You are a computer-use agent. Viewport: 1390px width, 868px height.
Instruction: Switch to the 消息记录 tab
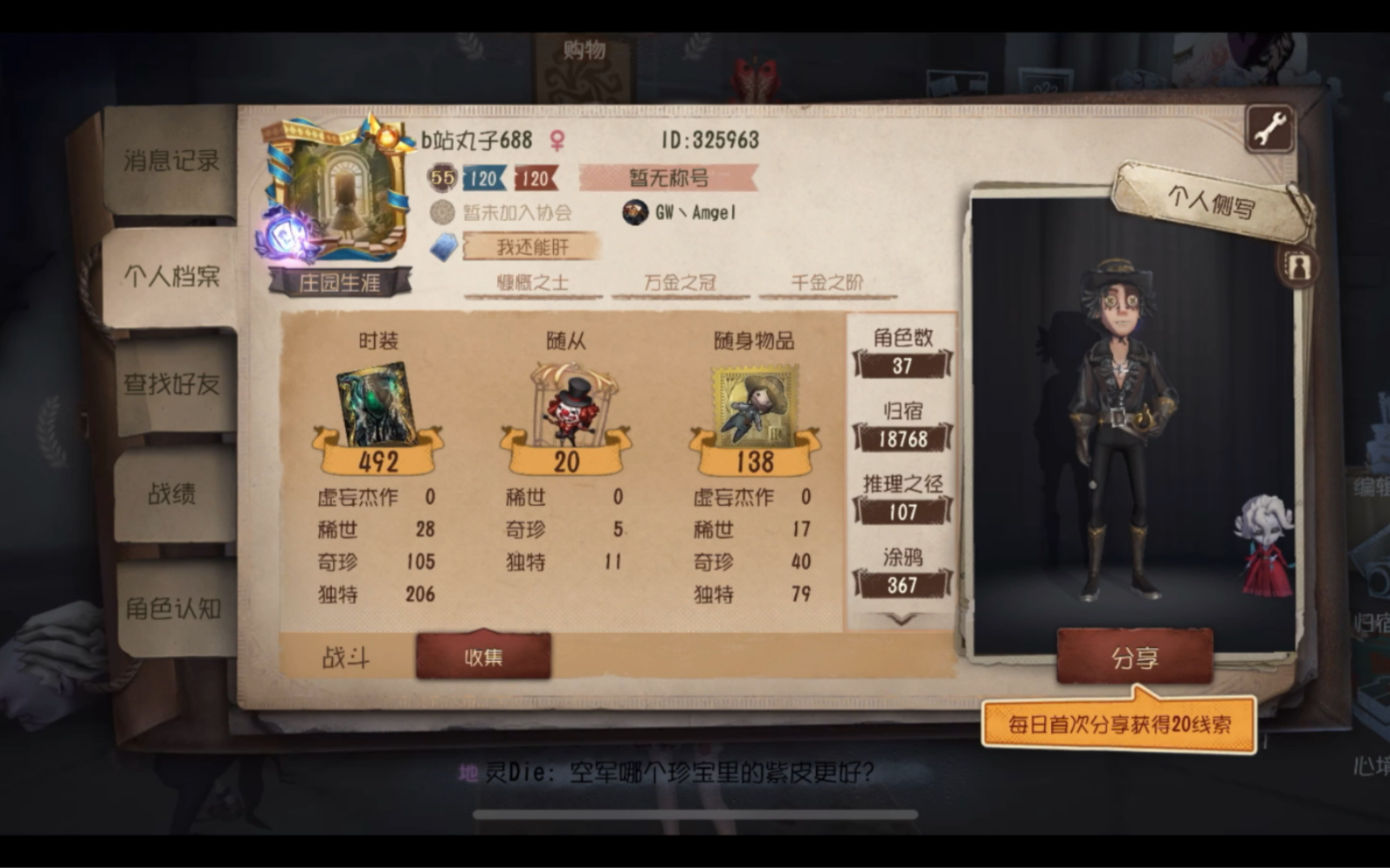[169, 160]
